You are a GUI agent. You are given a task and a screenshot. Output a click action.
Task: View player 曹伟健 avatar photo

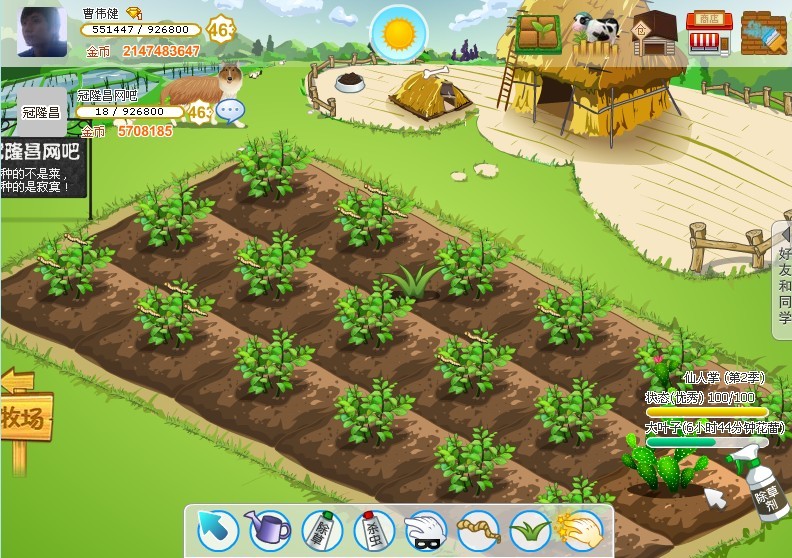coord(43,32)
